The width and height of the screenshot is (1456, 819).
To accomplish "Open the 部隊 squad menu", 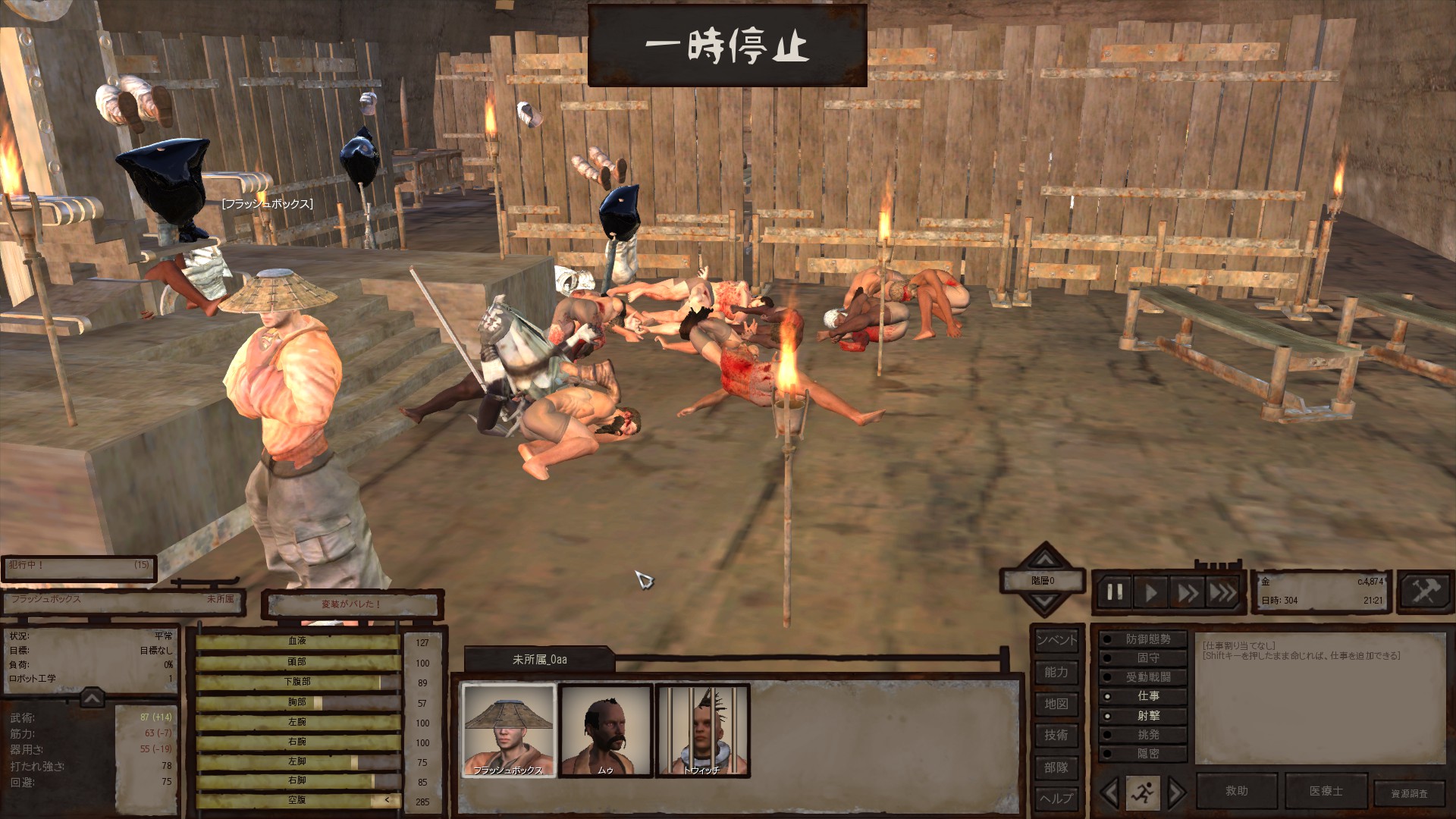I will click(1056, 767).
